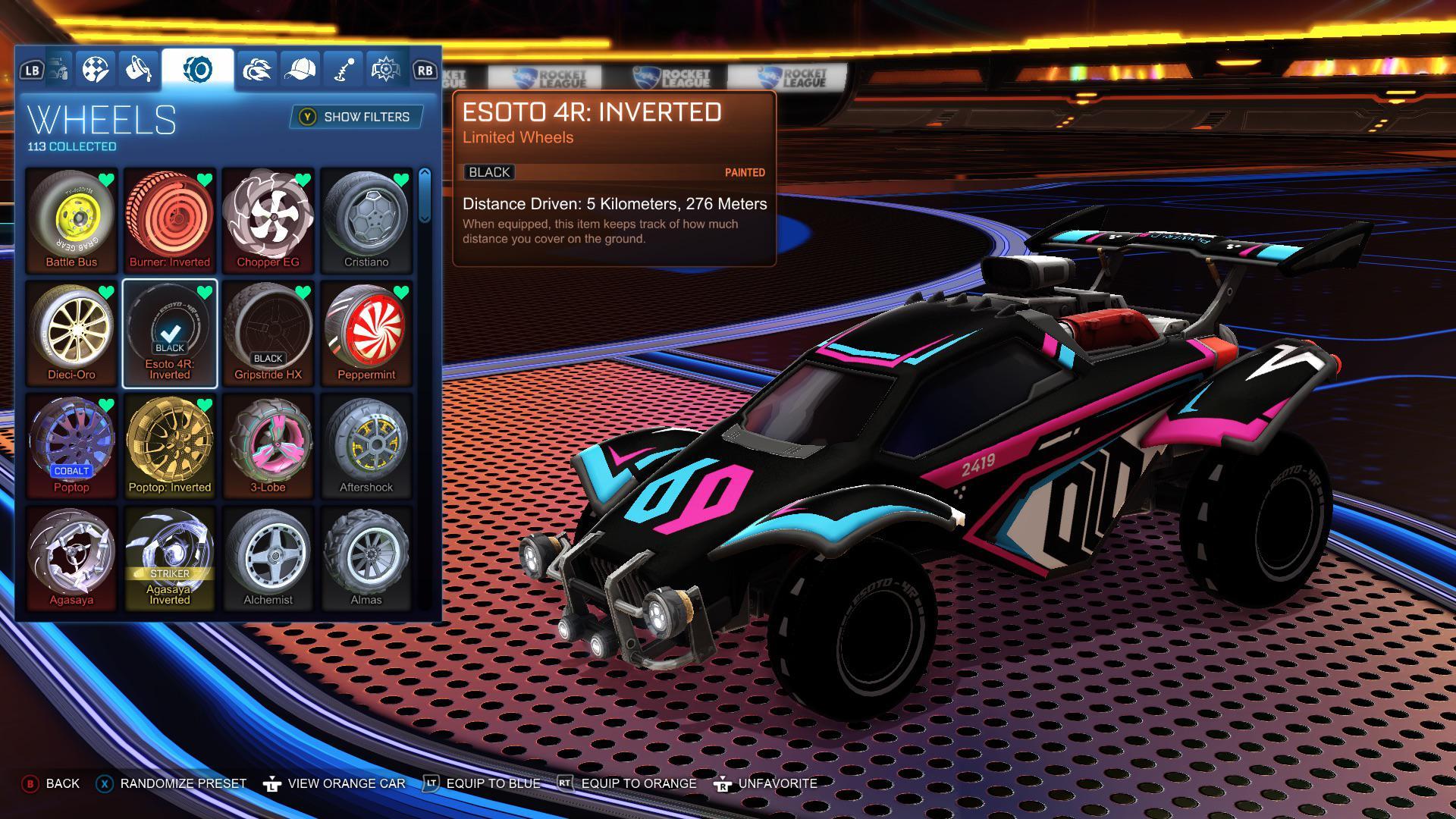Select the Alchemist wheels thumbnail
The height and width of the screenshot is (819, 1456).
click(269, 557)
